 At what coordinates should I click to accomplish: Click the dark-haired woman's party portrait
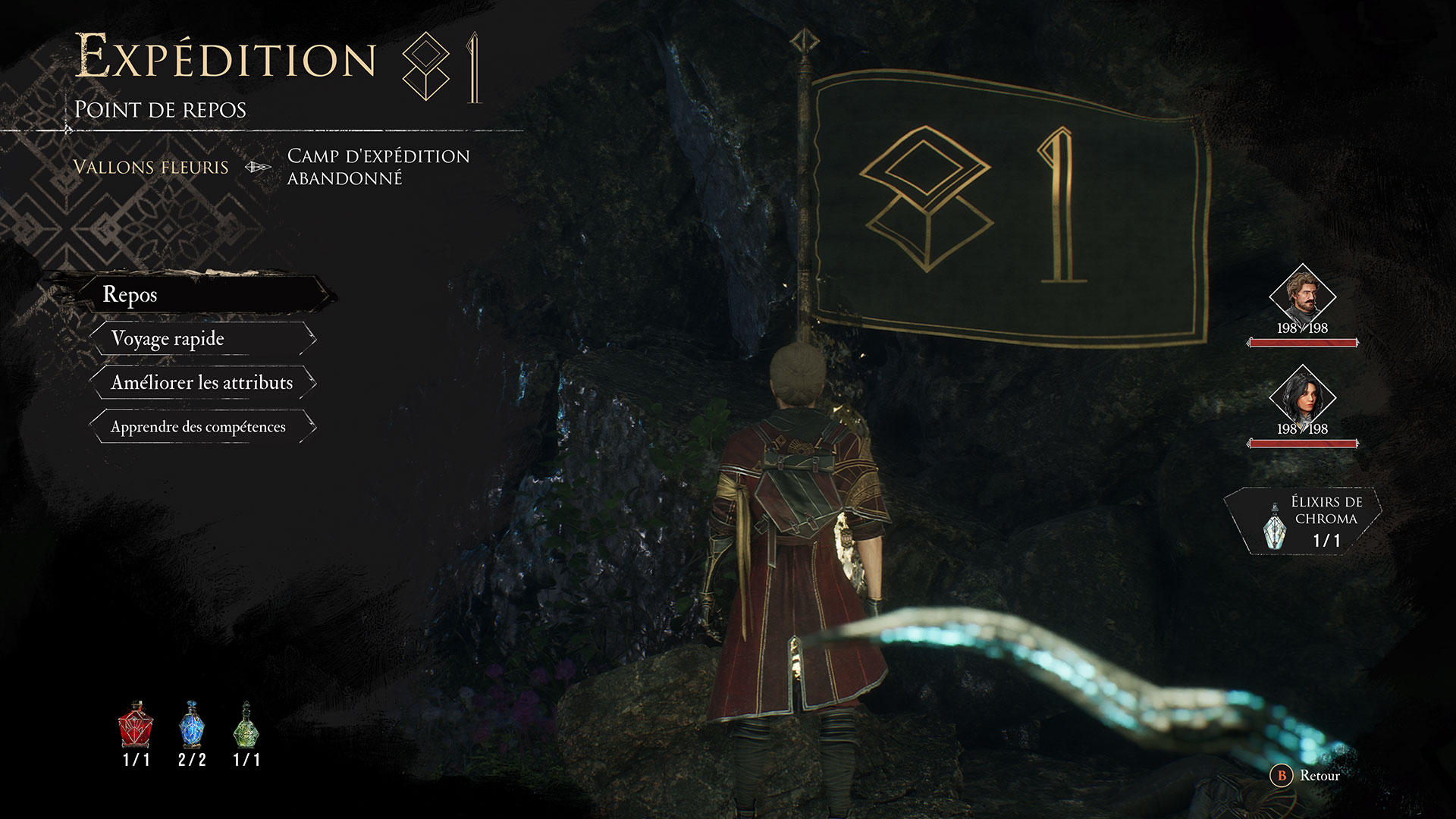point(1302,397)
